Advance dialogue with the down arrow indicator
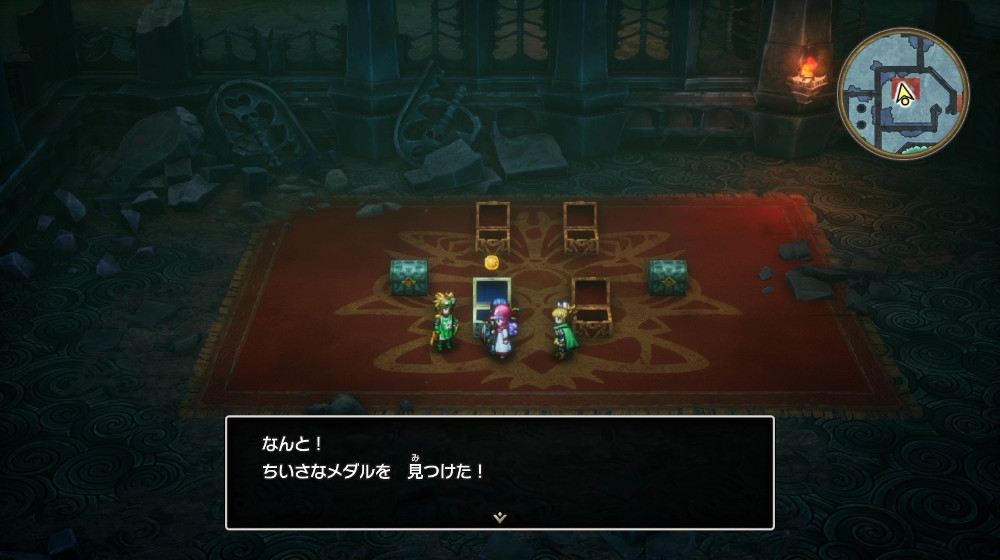Viewport: 1000px width, 560px height. 499,517
